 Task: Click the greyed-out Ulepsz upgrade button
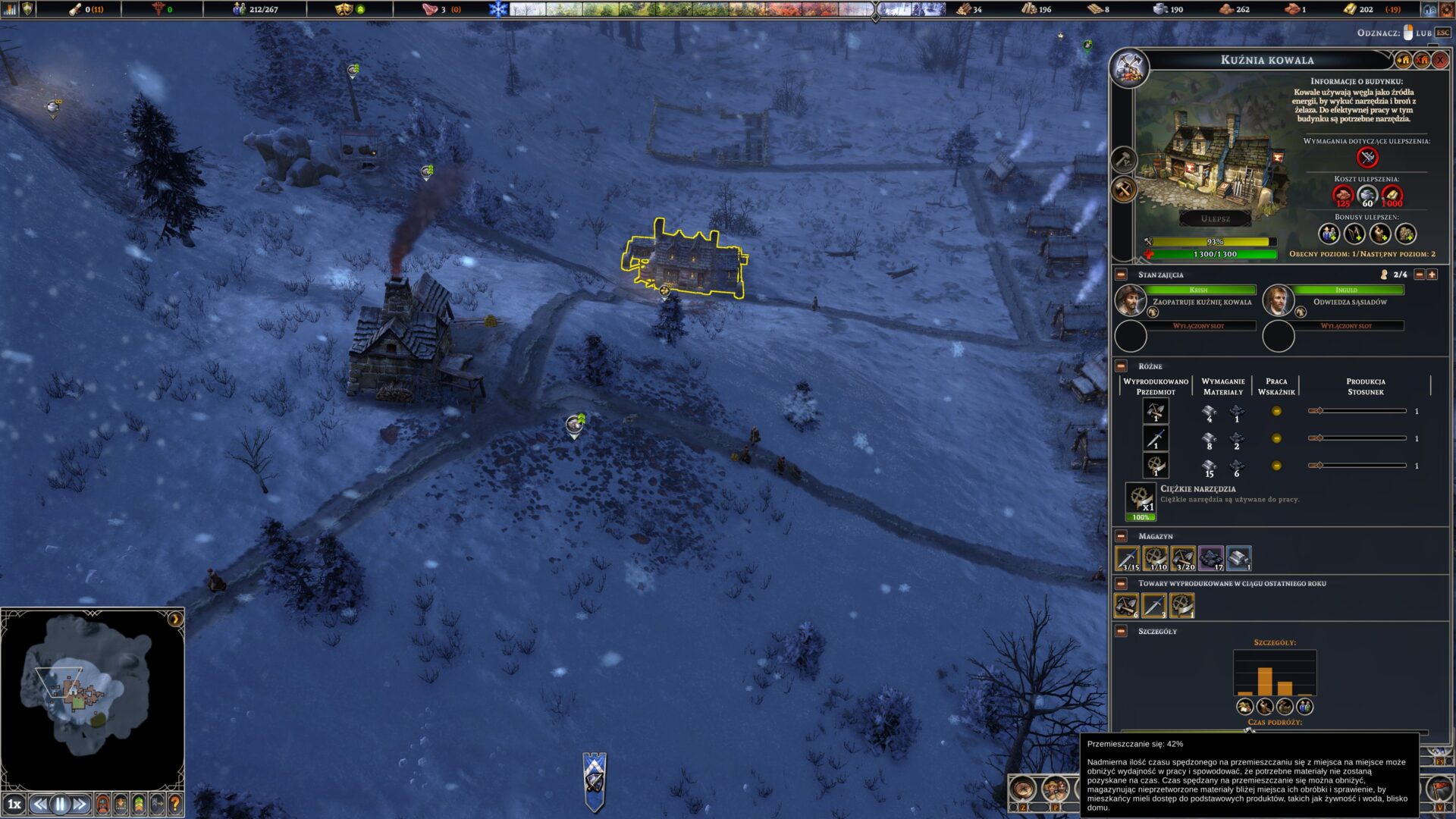[1215, 218]
